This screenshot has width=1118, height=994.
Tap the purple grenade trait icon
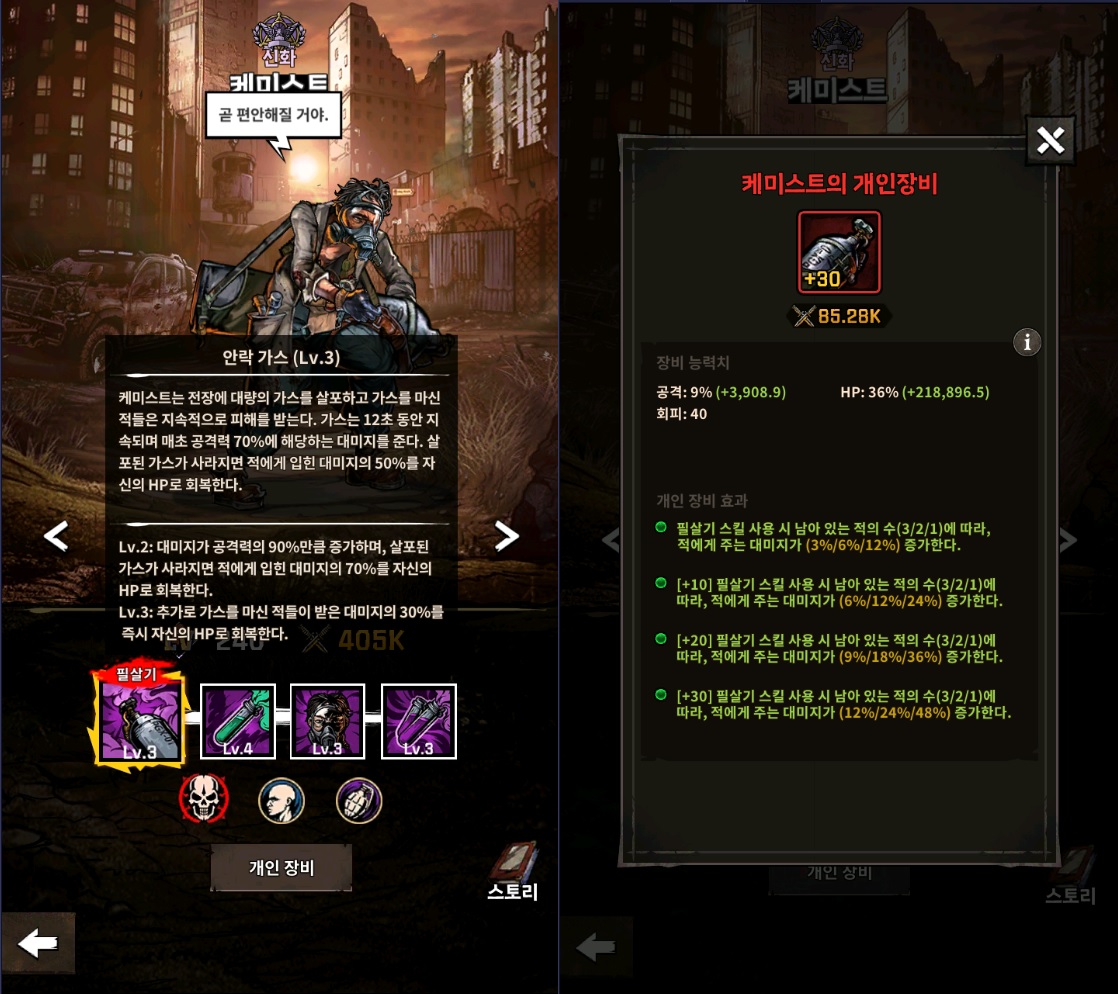[359, 800]
